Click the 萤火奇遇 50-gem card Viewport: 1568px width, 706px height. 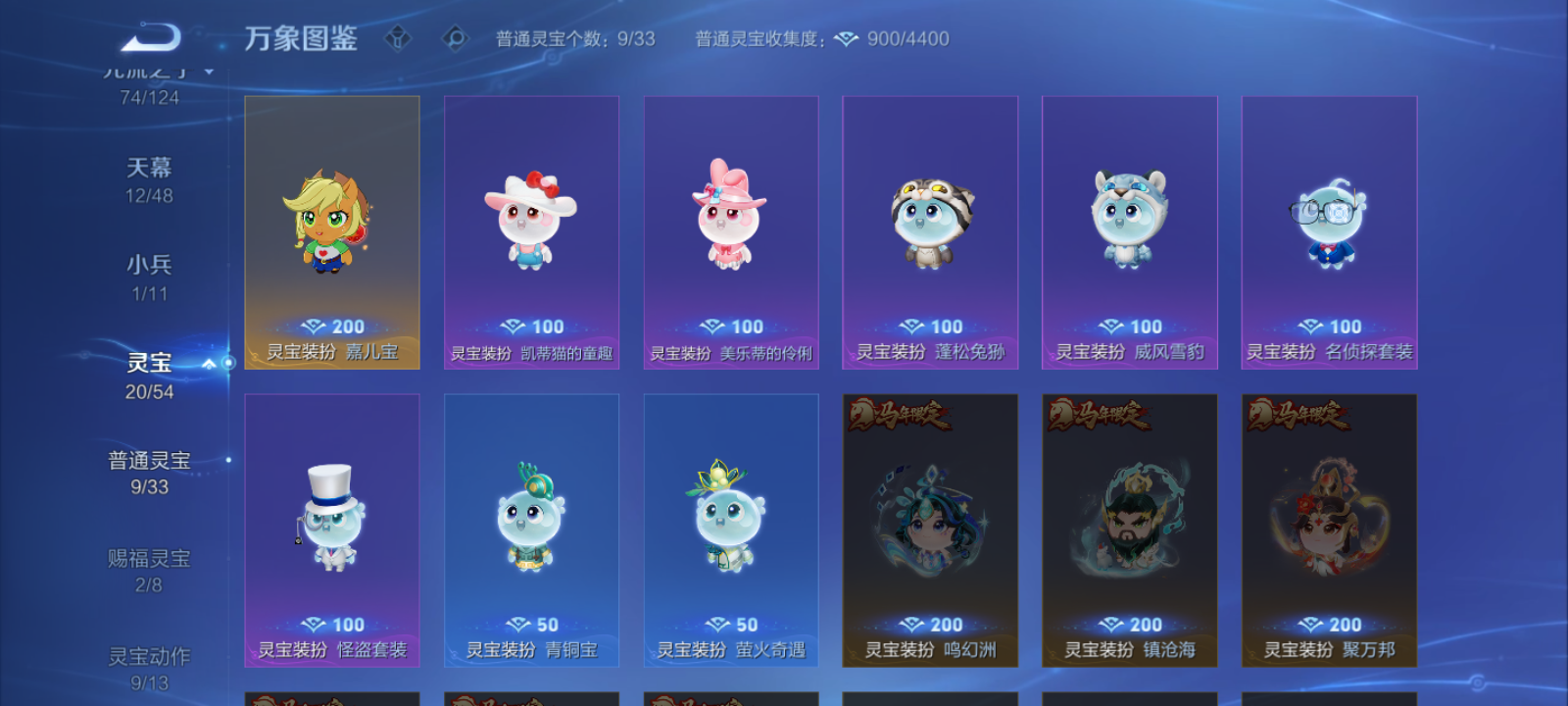730,529
